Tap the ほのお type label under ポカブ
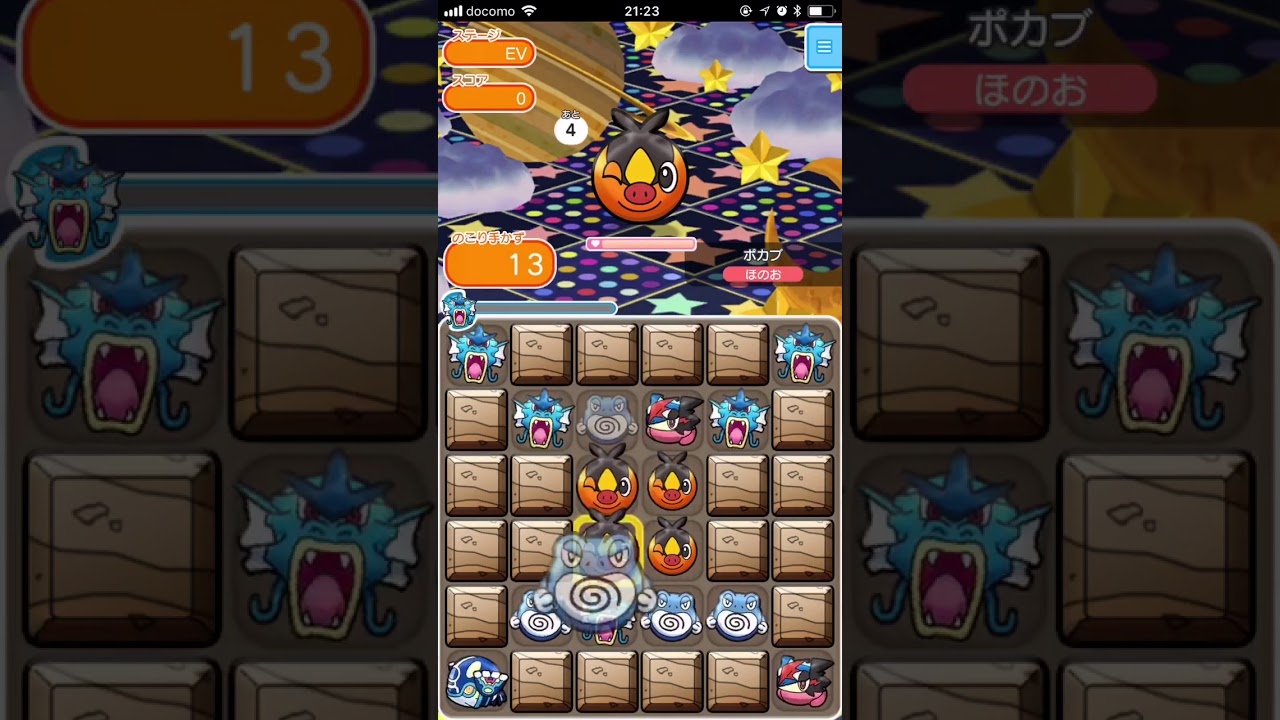1280x720 pixels. click(x=764, y=273)
